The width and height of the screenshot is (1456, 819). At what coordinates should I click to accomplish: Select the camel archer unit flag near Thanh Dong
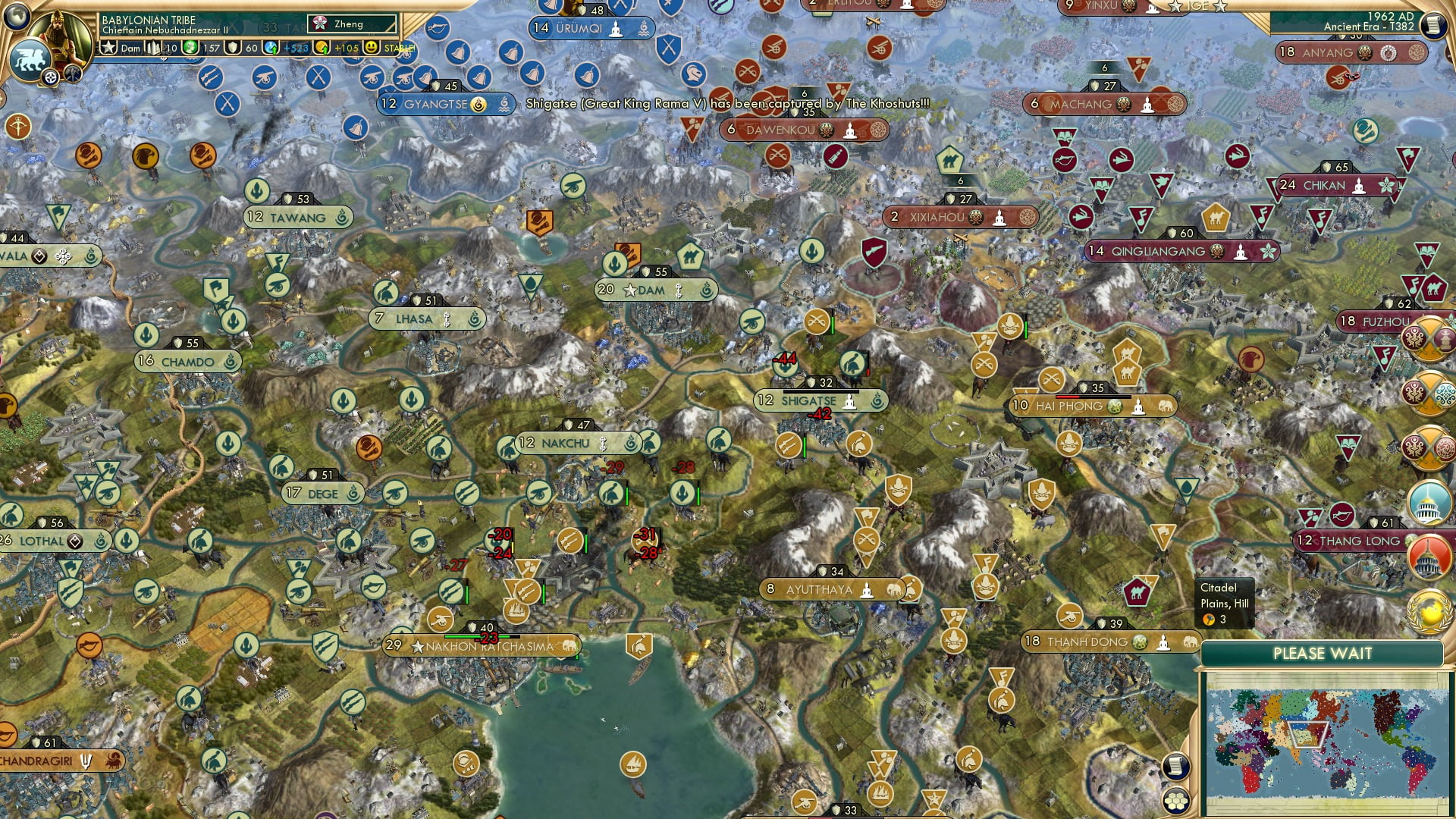click(1138, 591)
